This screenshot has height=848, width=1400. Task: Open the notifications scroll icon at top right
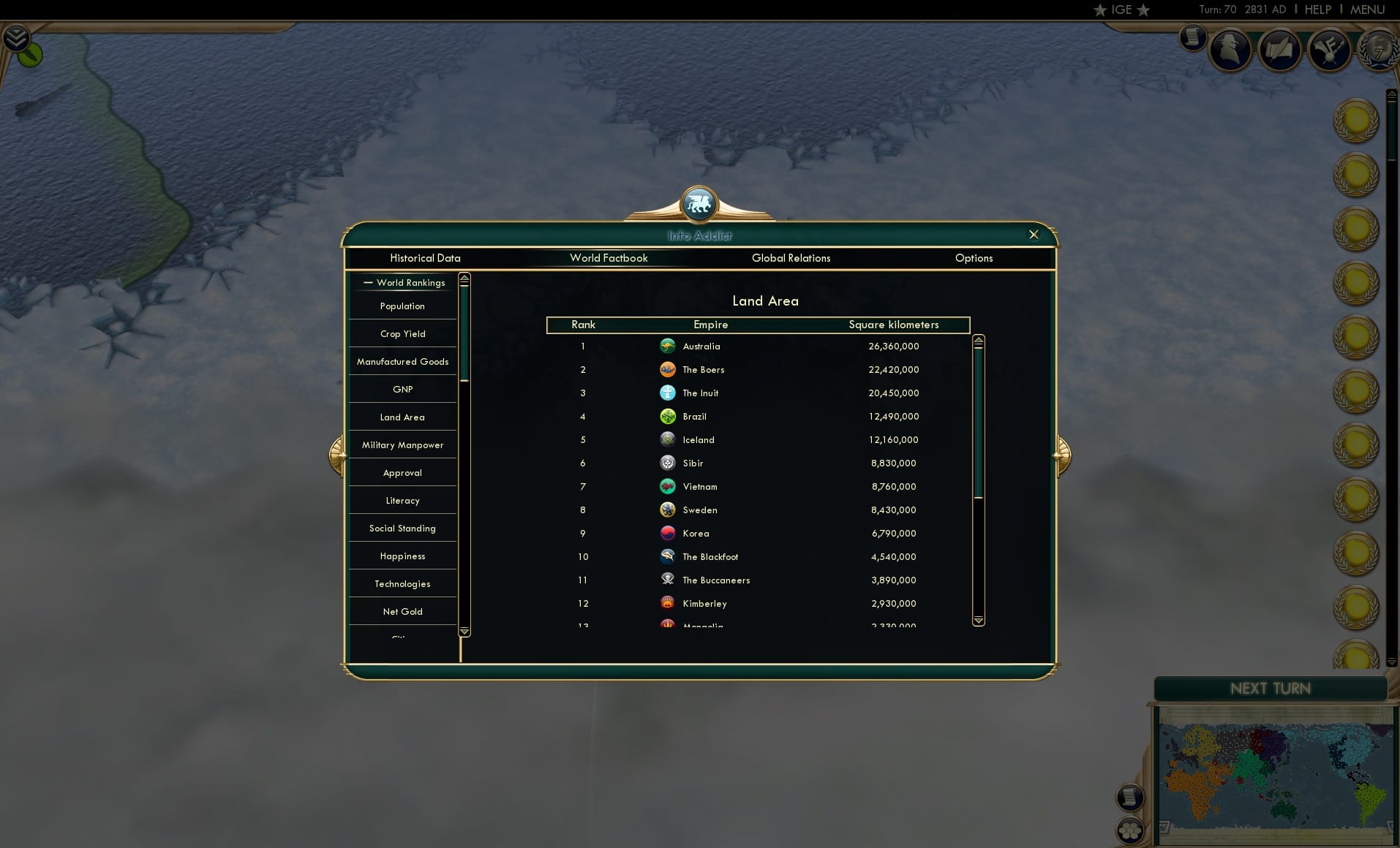tap(1193, 38)
